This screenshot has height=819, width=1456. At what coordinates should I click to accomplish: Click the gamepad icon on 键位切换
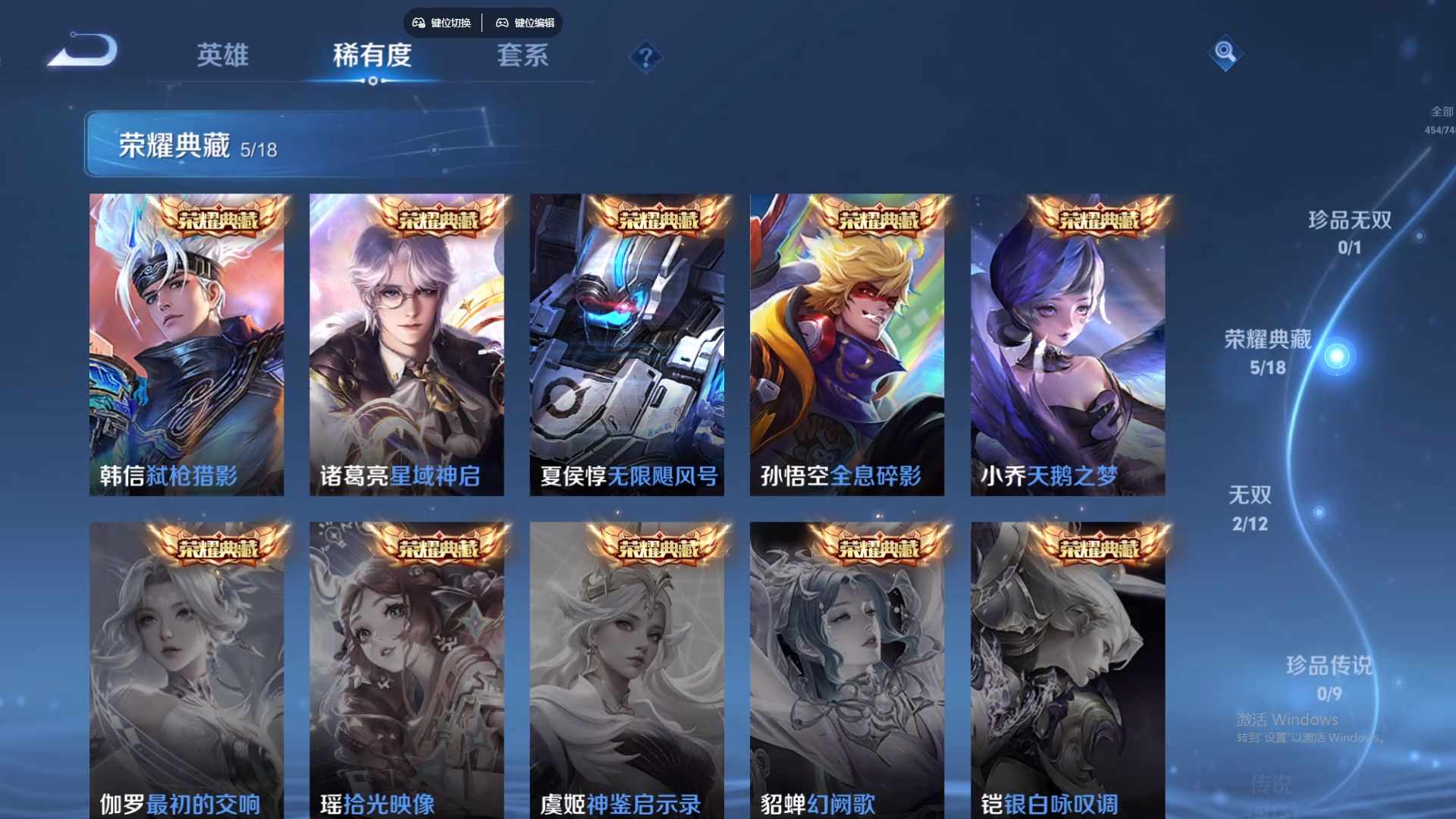tap(418, 23)
